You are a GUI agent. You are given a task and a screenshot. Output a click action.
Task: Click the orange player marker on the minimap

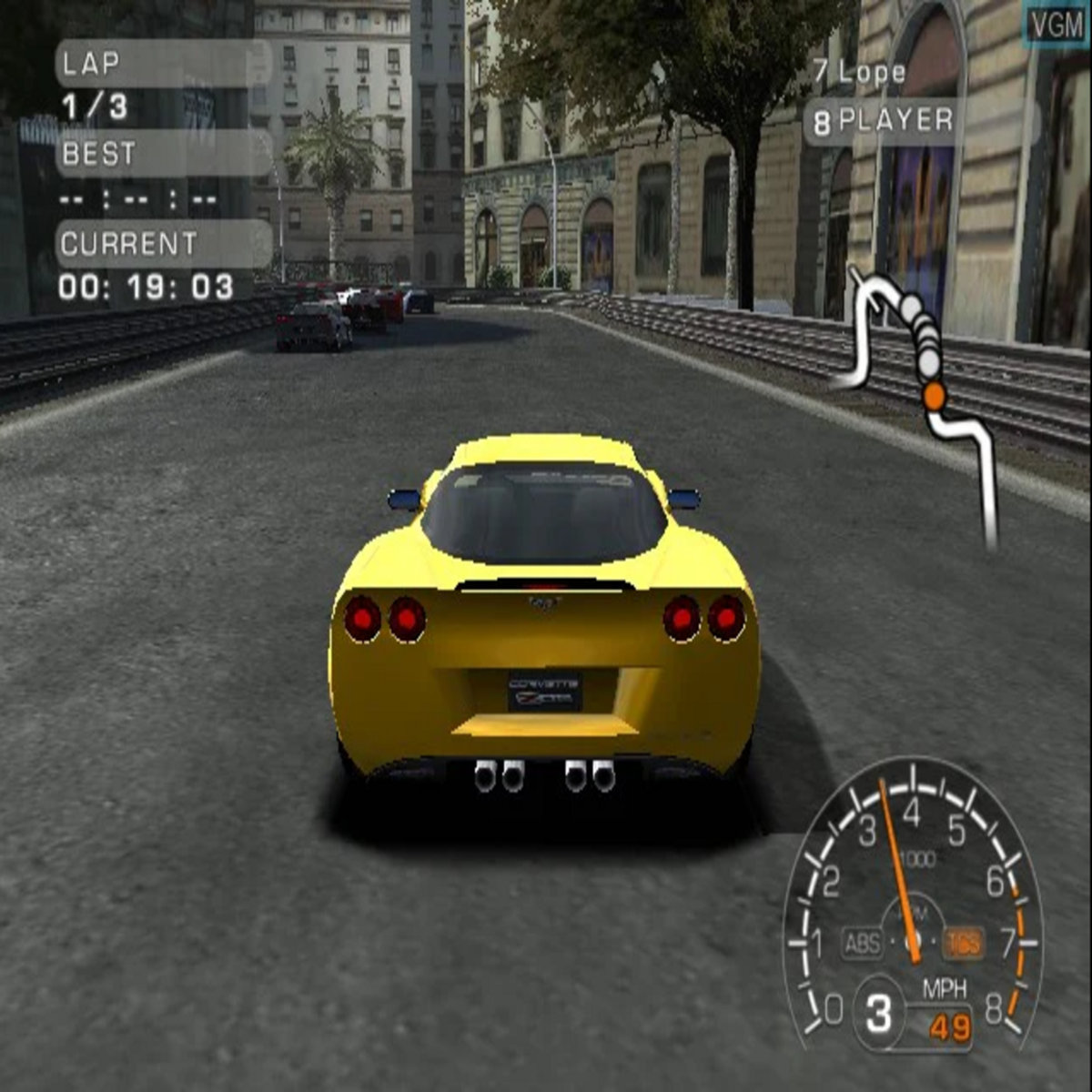pyautogui.click(x=934, y=395)
